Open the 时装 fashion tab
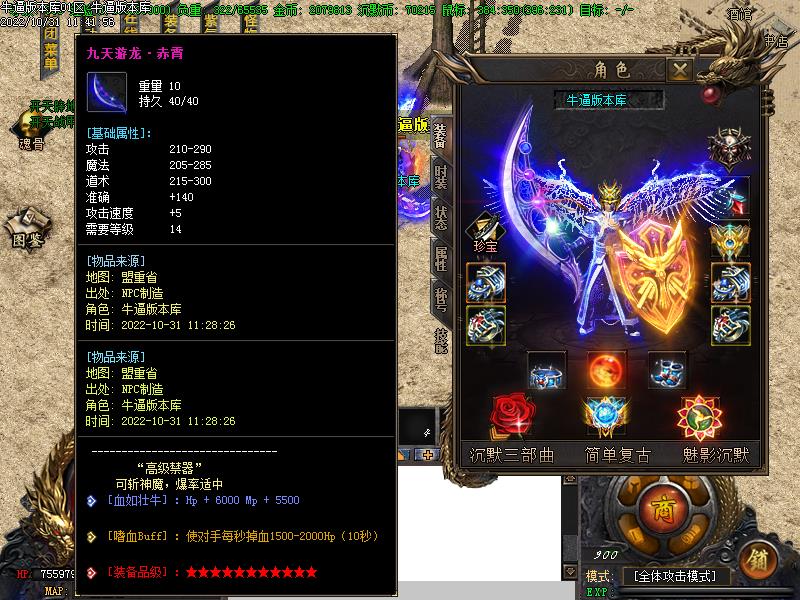This screenshot has width=800, height=600. pyautogui.click(x=441, y=178)
